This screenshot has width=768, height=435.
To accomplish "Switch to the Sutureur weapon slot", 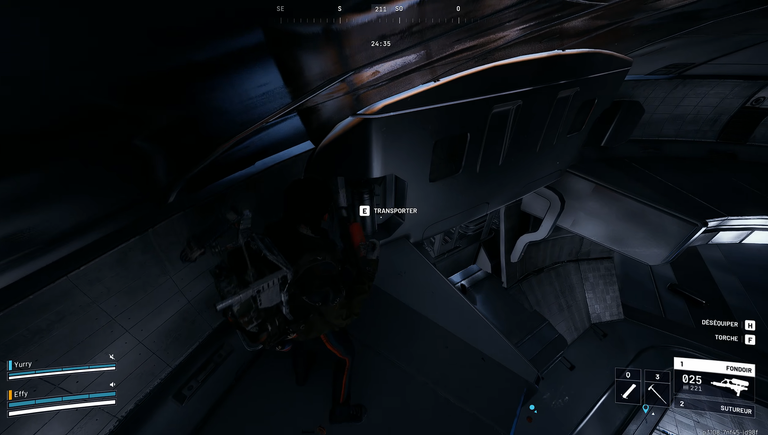I will [712, 406].
